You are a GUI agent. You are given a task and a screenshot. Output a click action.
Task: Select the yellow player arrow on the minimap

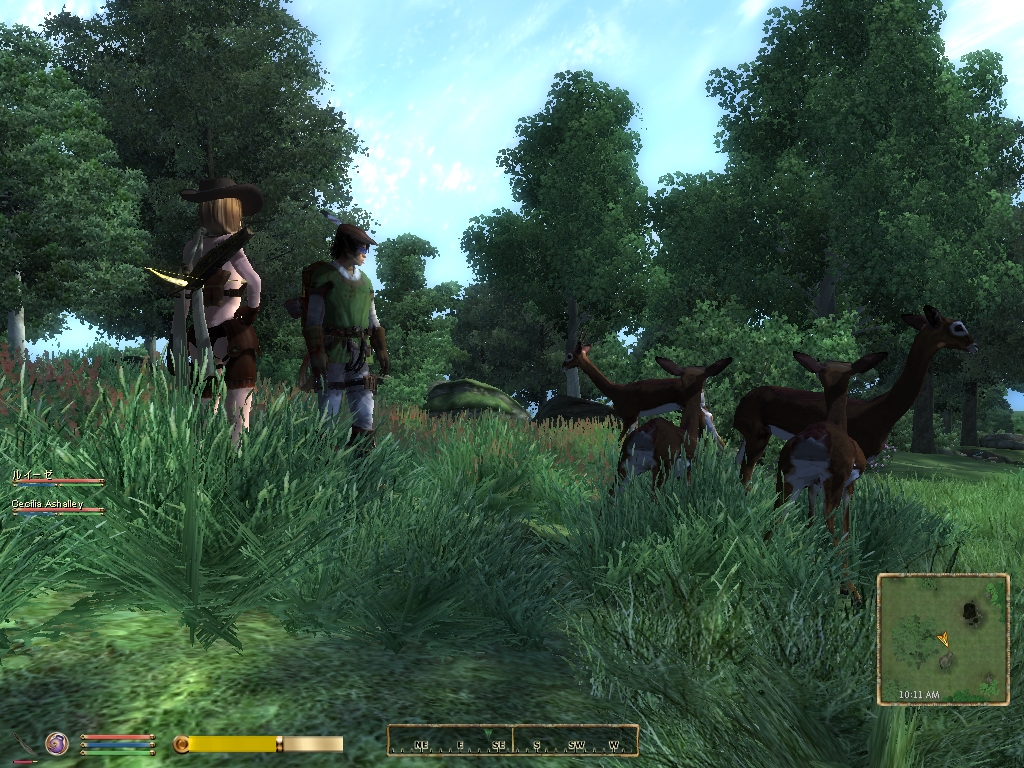coord(943,638)
